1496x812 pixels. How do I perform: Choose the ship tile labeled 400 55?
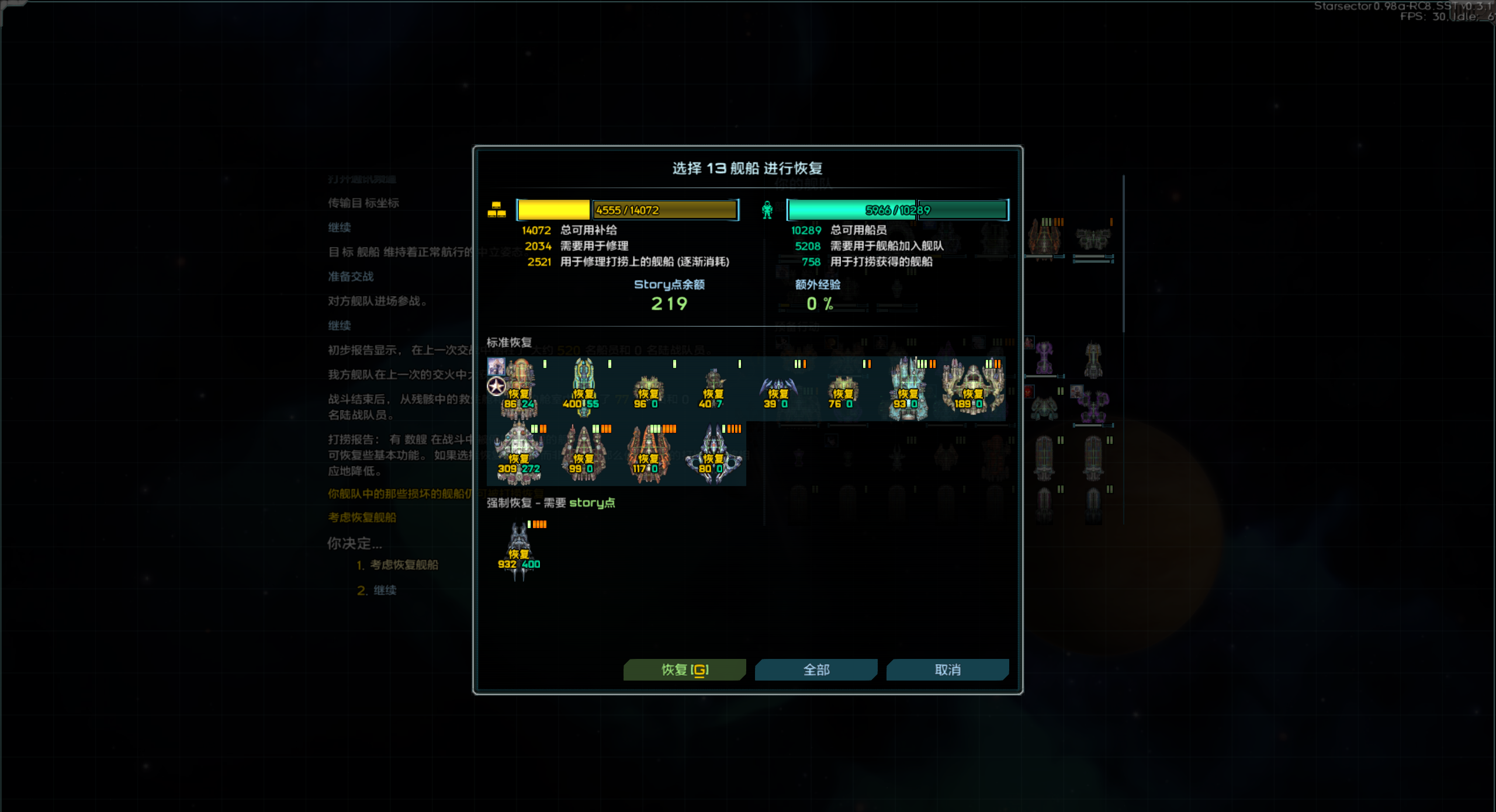coord(583,388)
